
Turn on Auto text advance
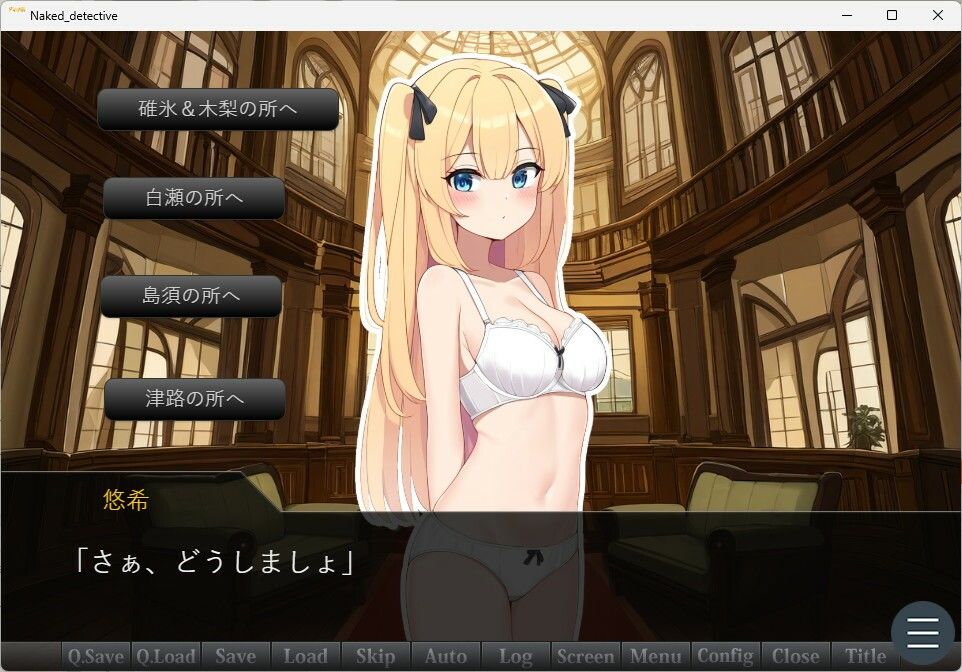click(446, 656)
